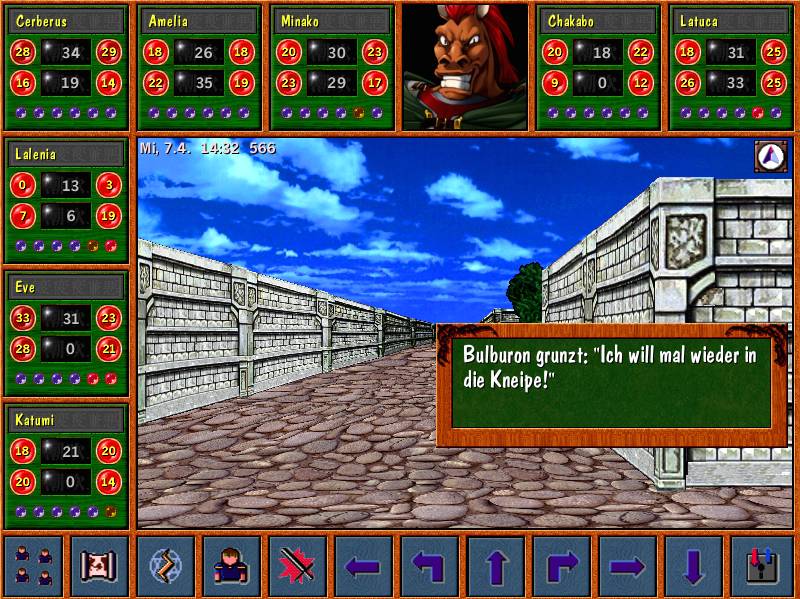The height and width of the screenshot is (599, 800).
Task: Select Latuca's character panel
Action: tap(730, 67)
